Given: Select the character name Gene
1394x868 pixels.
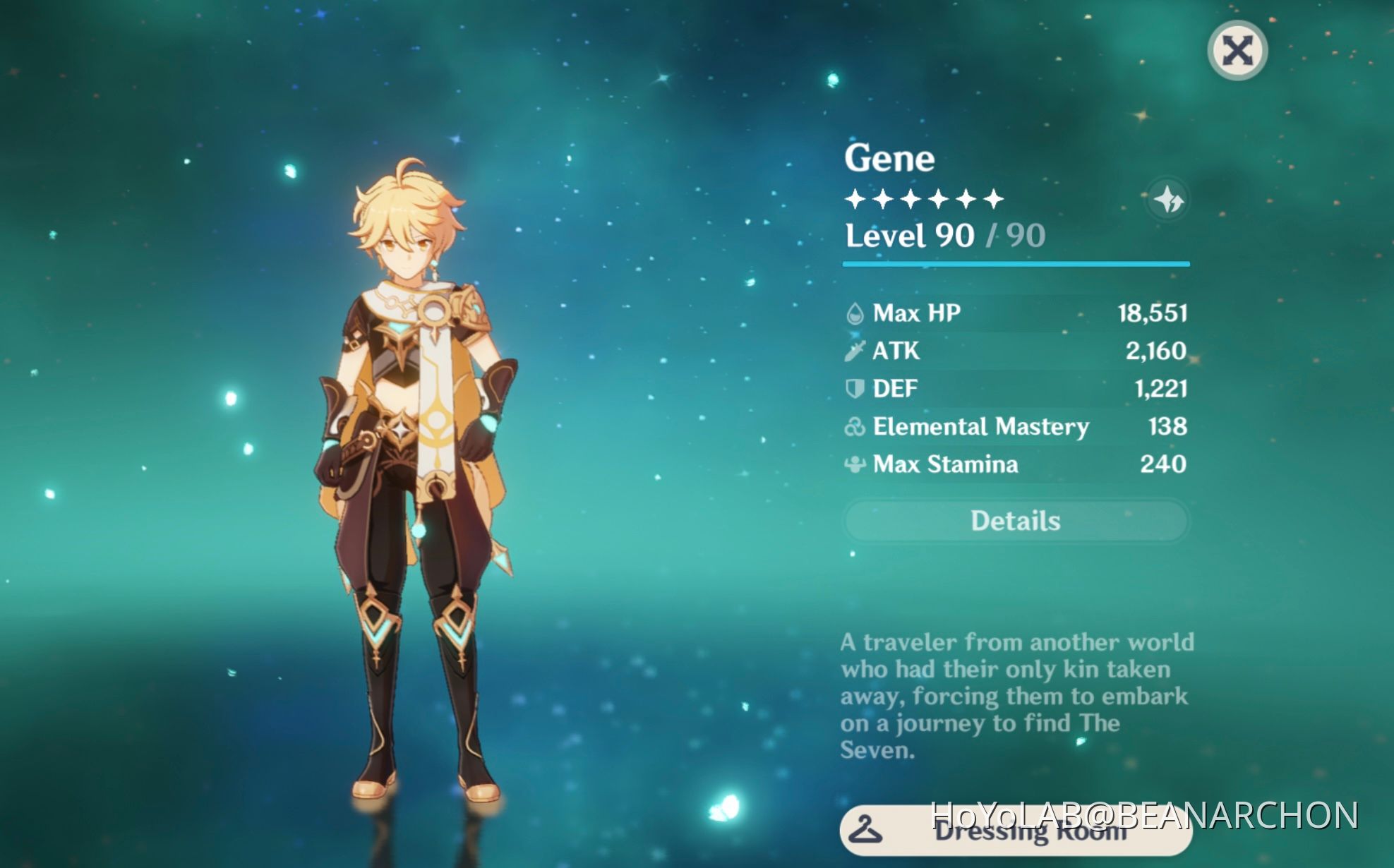Looking at the screenshot, I should click(x=889, y=157).
